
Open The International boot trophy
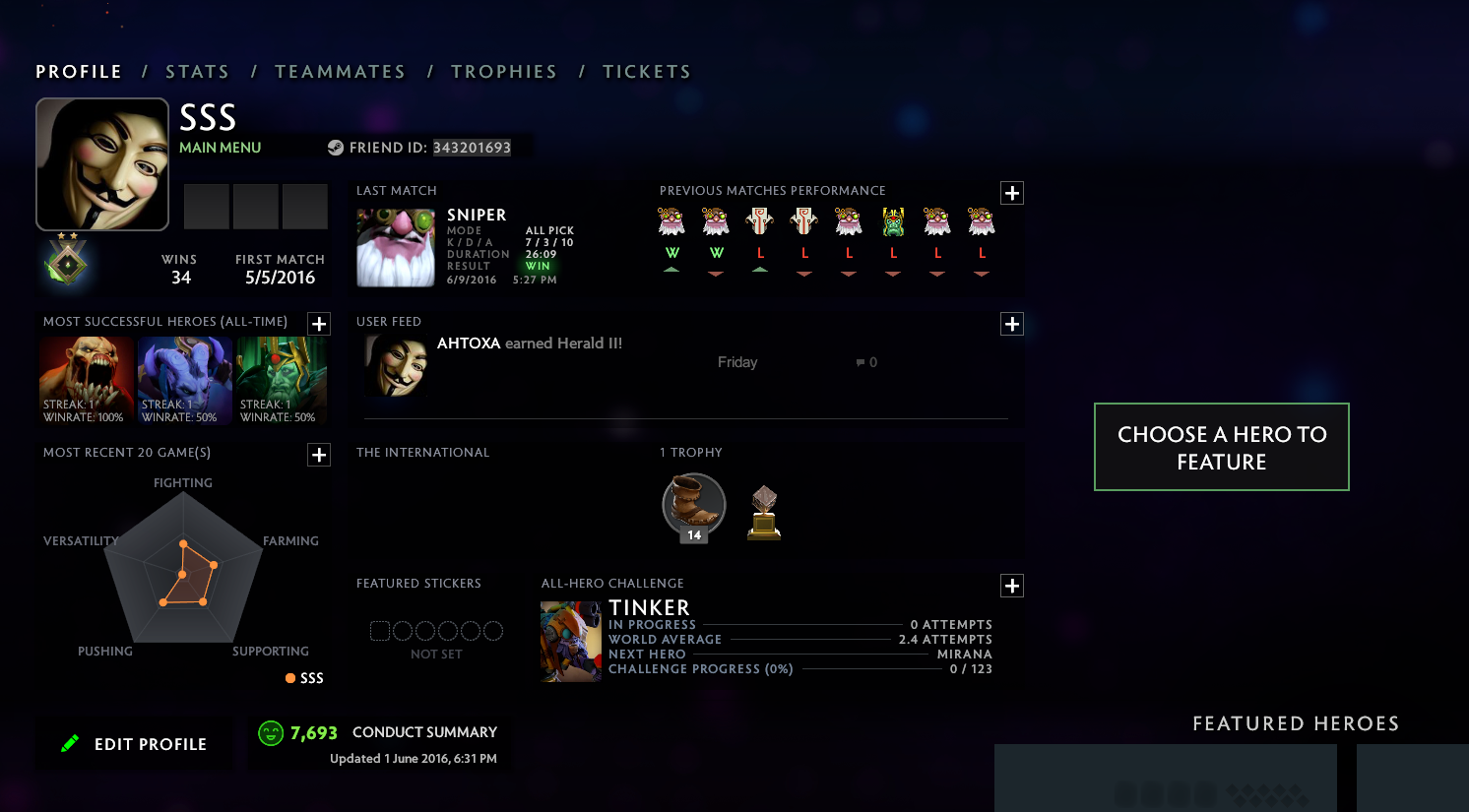[693, 505]
